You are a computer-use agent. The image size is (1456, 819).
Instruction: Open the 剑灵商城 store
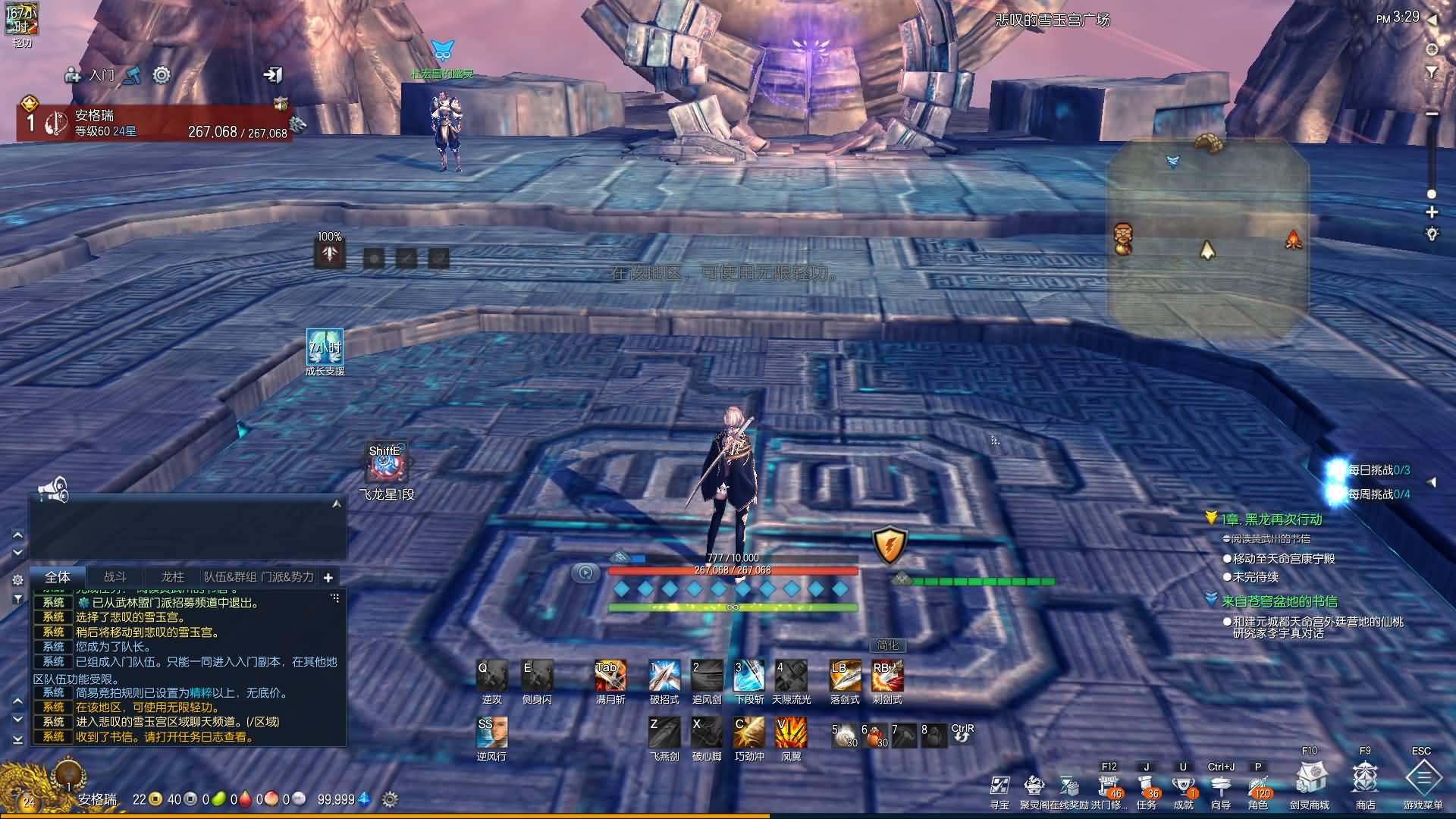[1310, 779]
